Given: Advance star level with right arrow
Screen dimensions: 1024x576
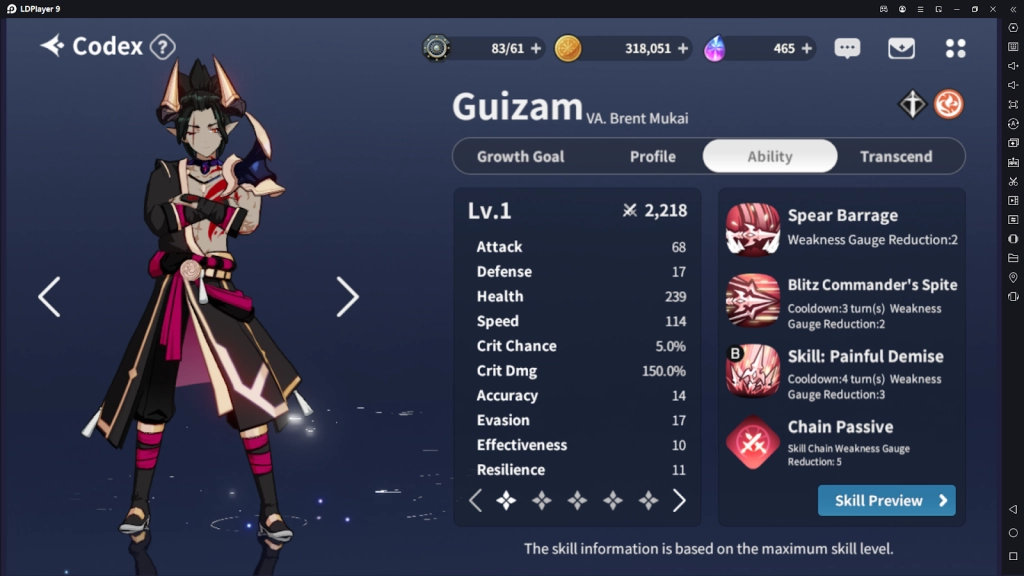Looking at the screenshot, I should pos(679,501).
